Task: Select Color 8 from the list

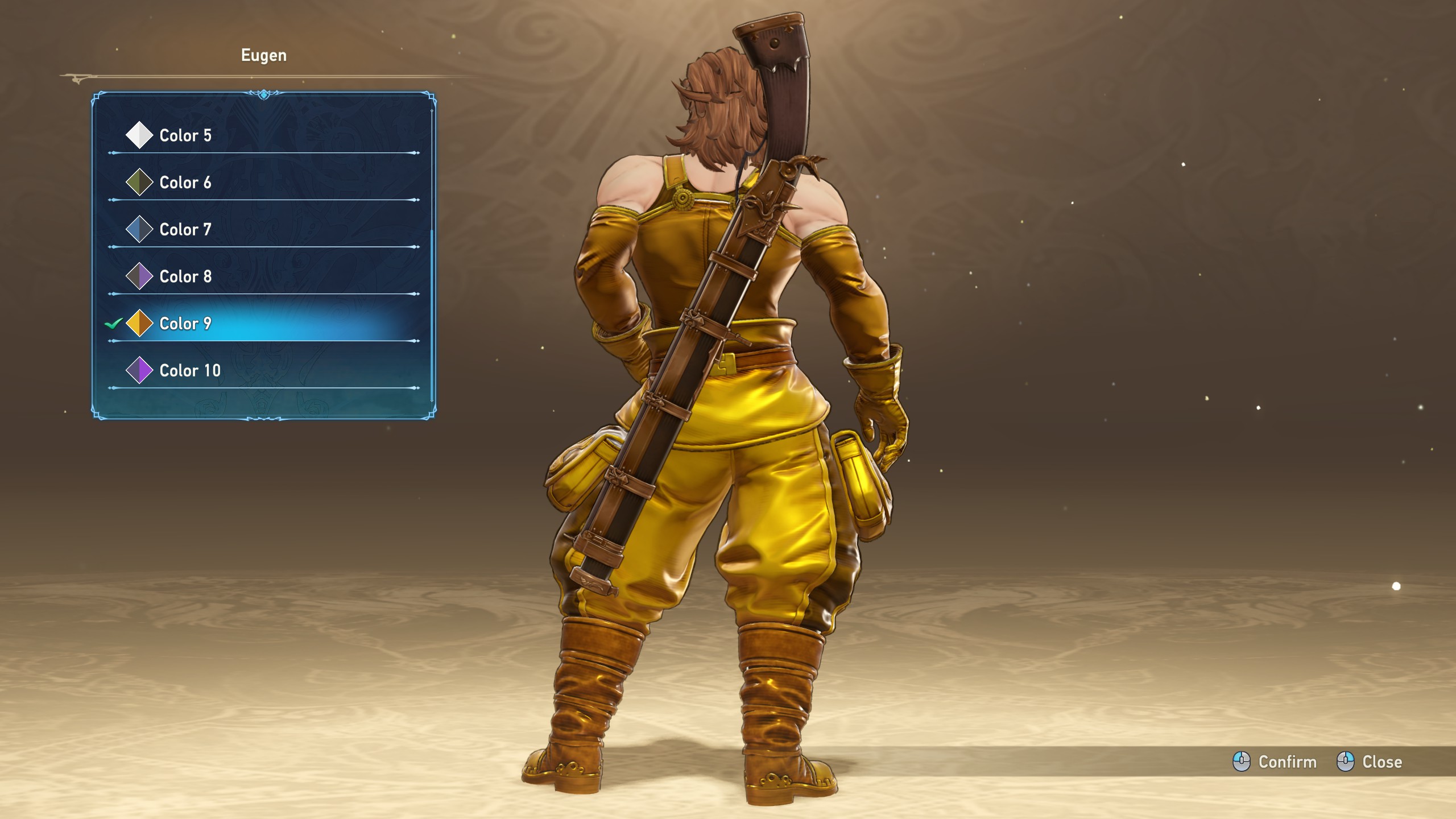Action: click(x=185, y=276)
